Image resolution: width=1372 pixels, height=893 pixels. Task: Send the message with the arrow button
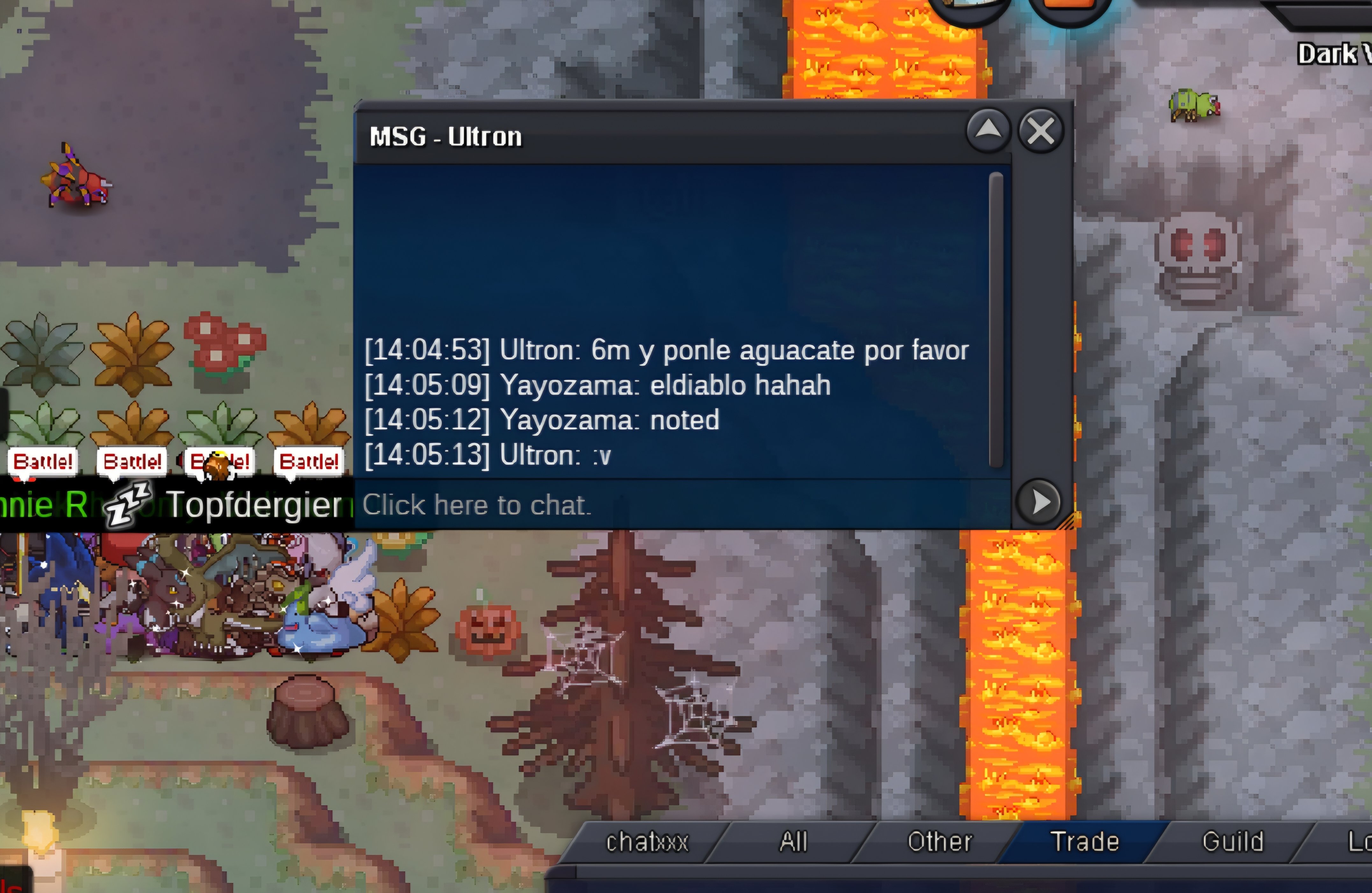pos(1040,502)
